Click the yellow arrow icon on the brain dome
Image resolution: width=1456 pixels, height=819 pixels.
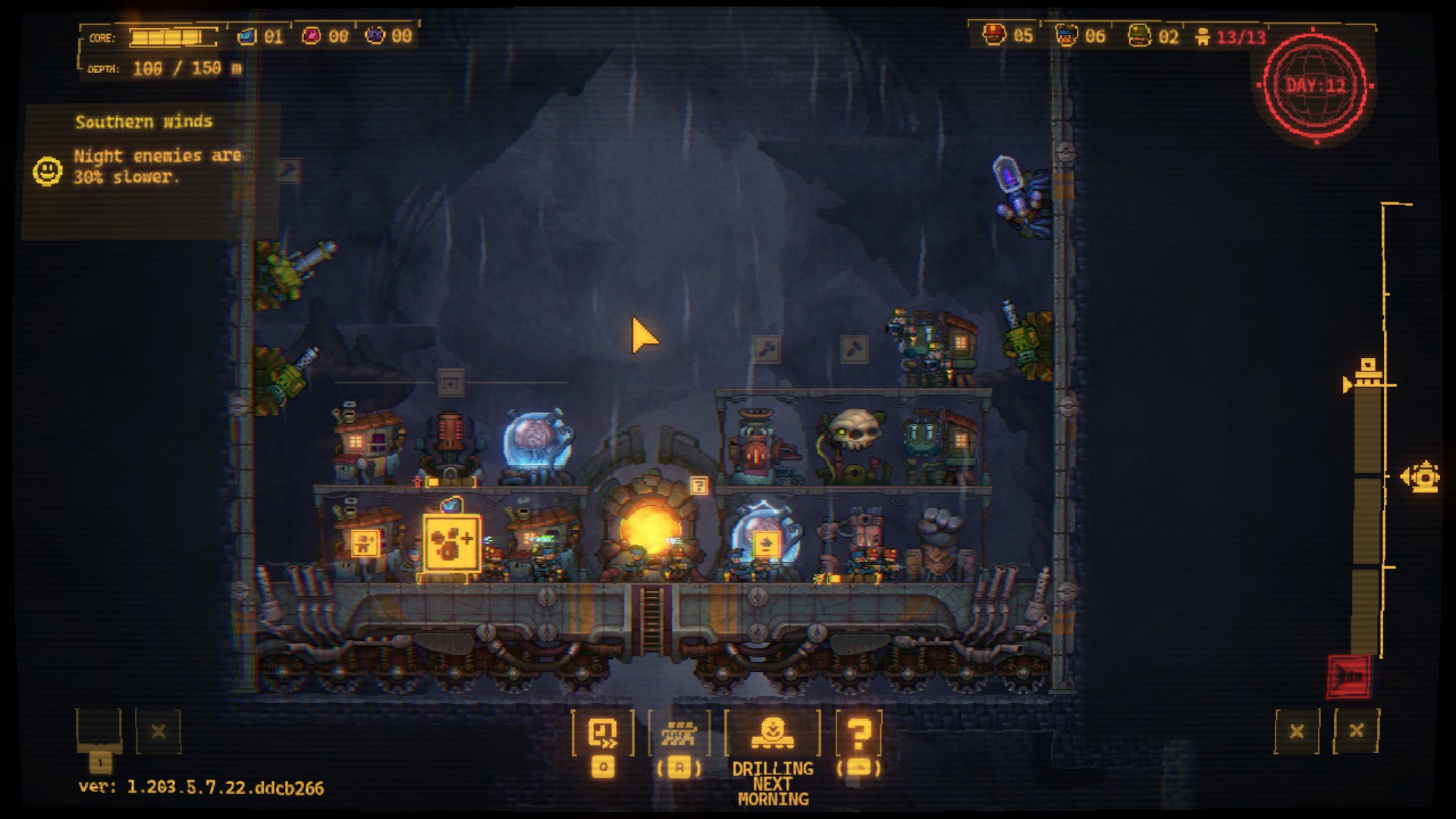click(764, 543)
